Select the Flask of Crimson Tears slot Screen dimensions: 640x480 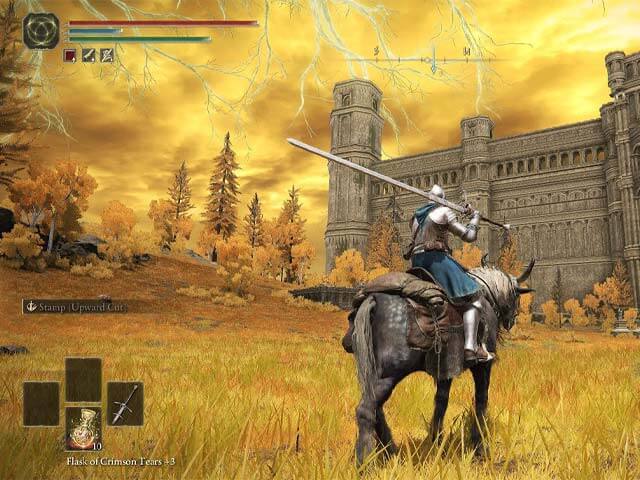[83, 427]
